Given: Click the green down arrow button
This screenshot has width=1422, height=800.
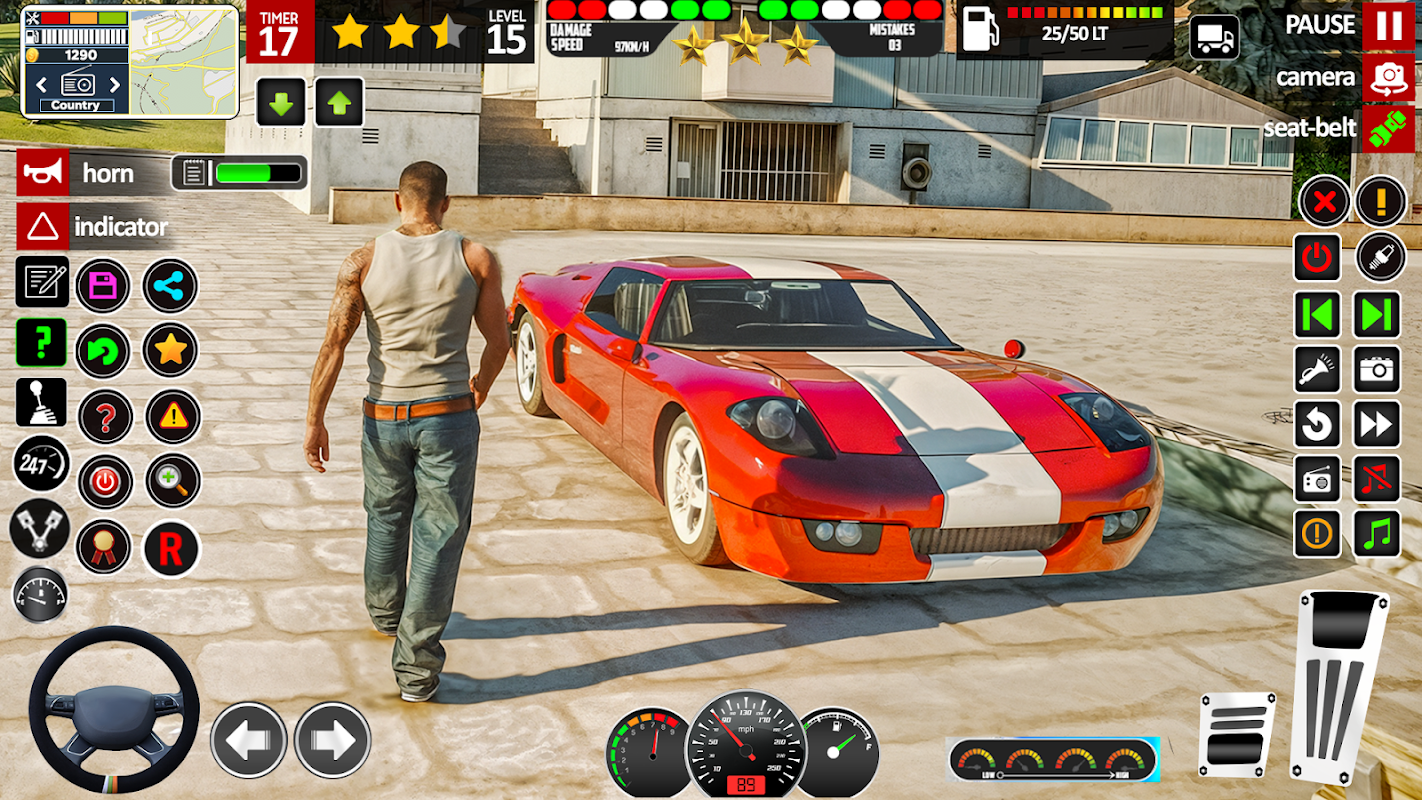Looking at the screenshot, I should pyautogui.click(x=281, y=102).
